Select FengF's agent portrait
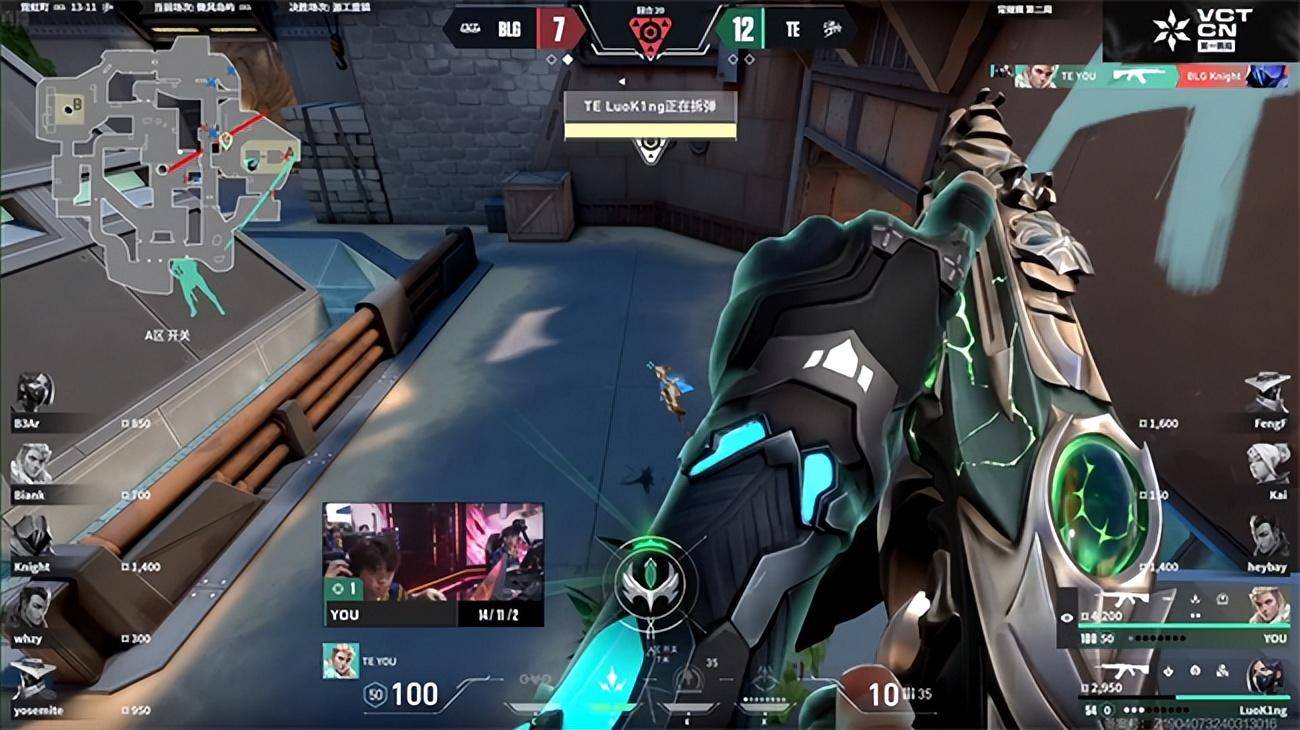This screenshot has width=1300, height=730. pyautogui.click(x=1266, y=392)
